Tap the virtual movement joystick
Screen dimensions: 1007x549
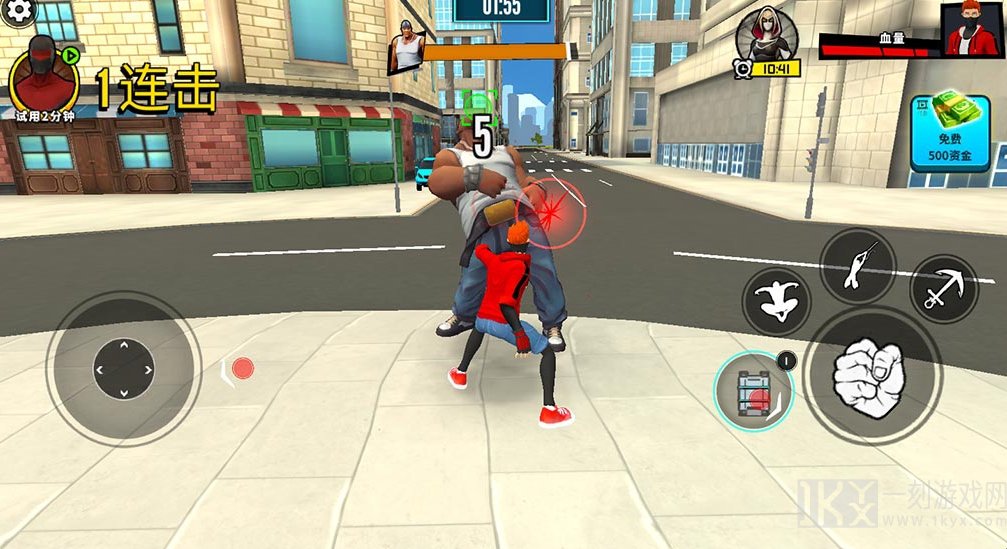point(123,368)
